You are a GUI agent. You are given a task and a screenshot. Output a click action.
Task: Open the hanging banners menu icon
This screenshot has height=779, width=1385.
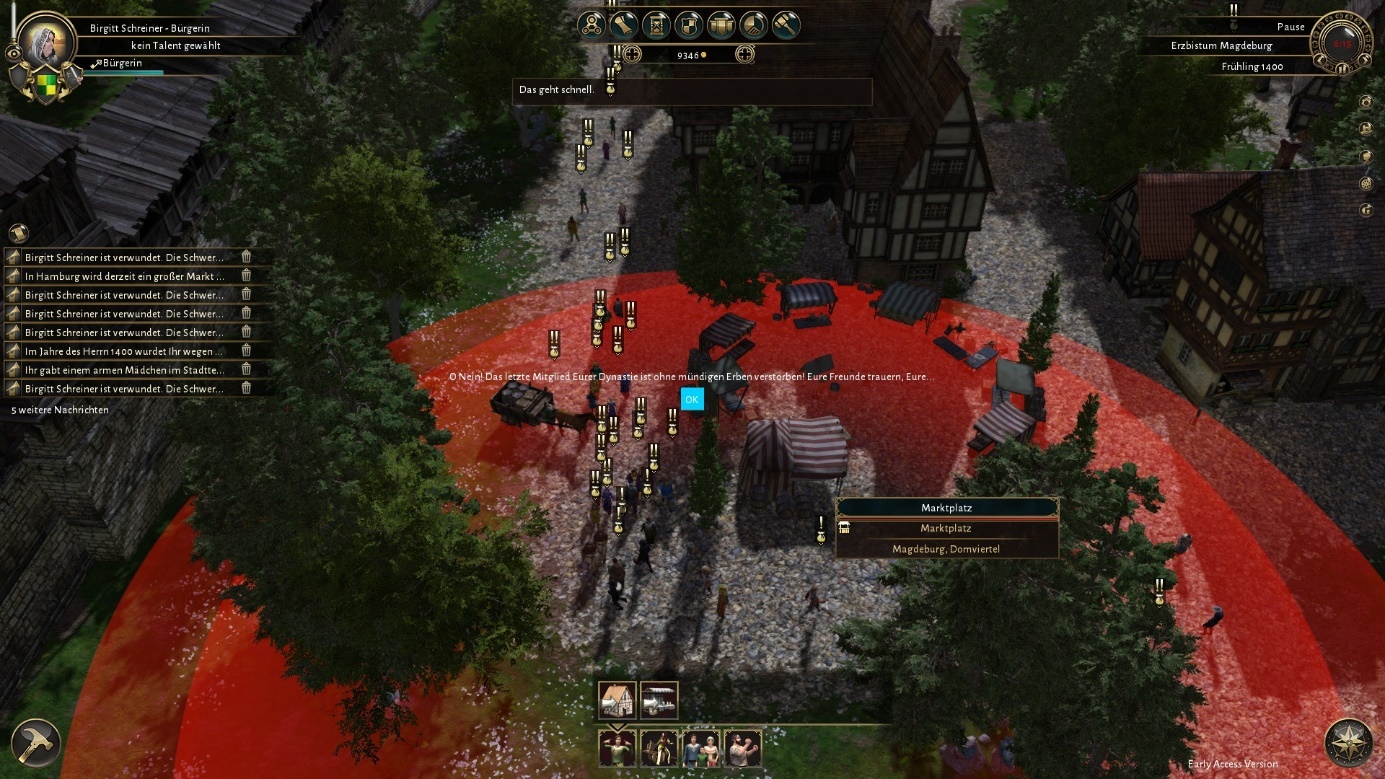click(x=721, y=24)
